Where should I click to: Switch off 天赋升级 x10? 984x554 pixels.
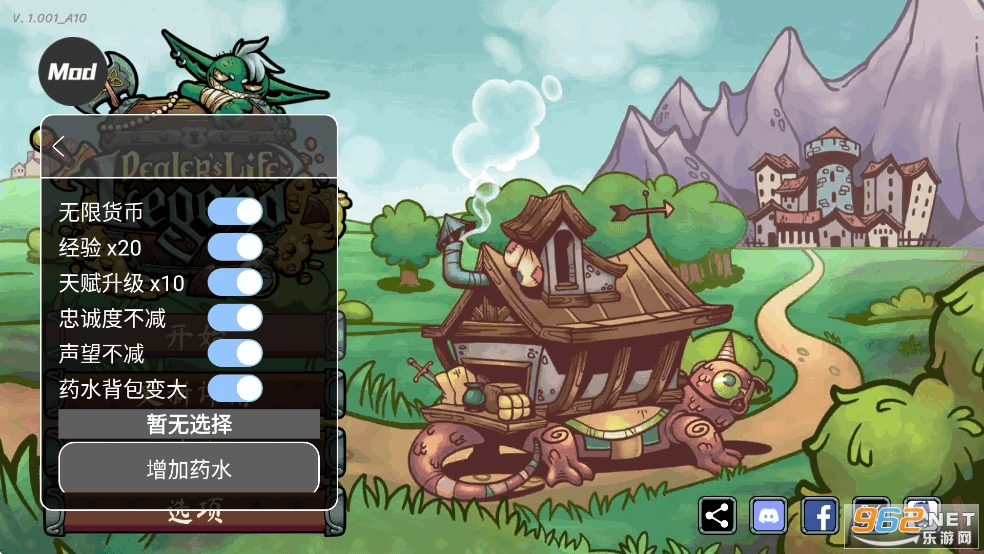[235, 282]
